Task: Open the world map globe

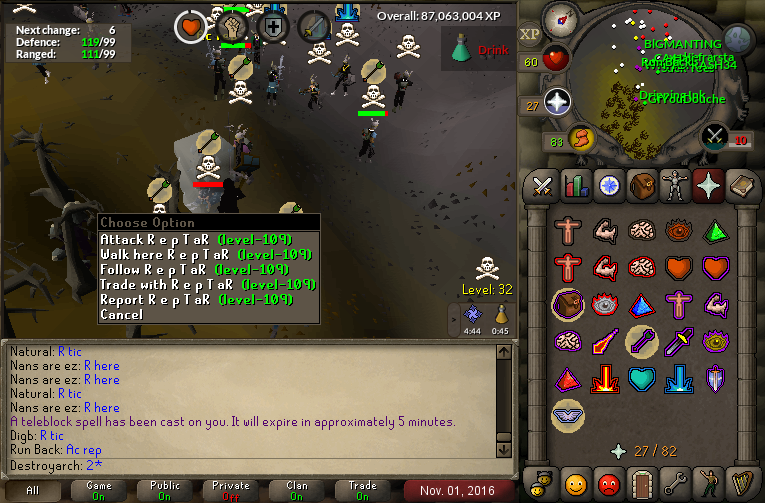Action: (x=738, y=39)
